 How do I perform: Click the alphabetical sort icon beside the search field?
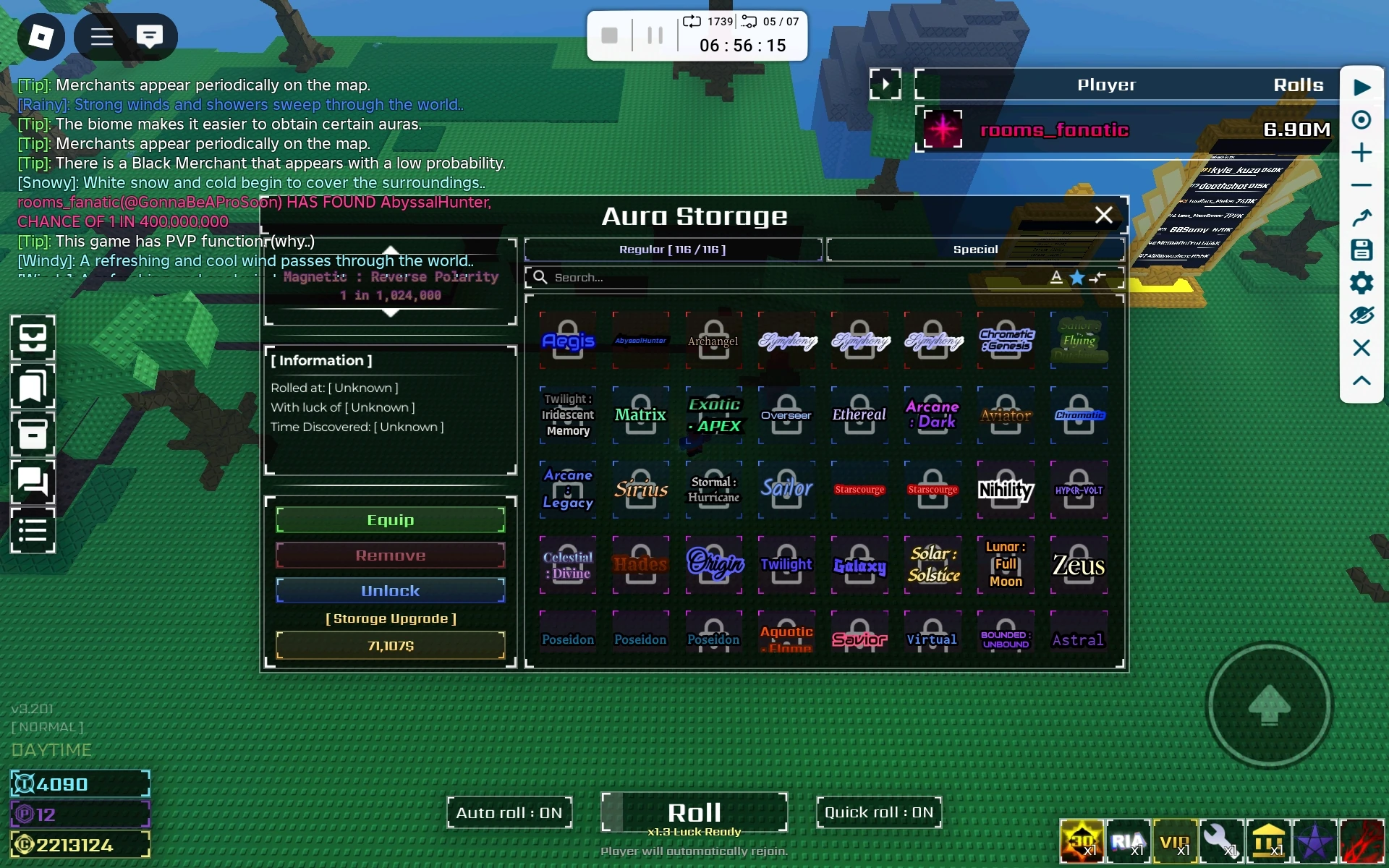(1057, 277)
